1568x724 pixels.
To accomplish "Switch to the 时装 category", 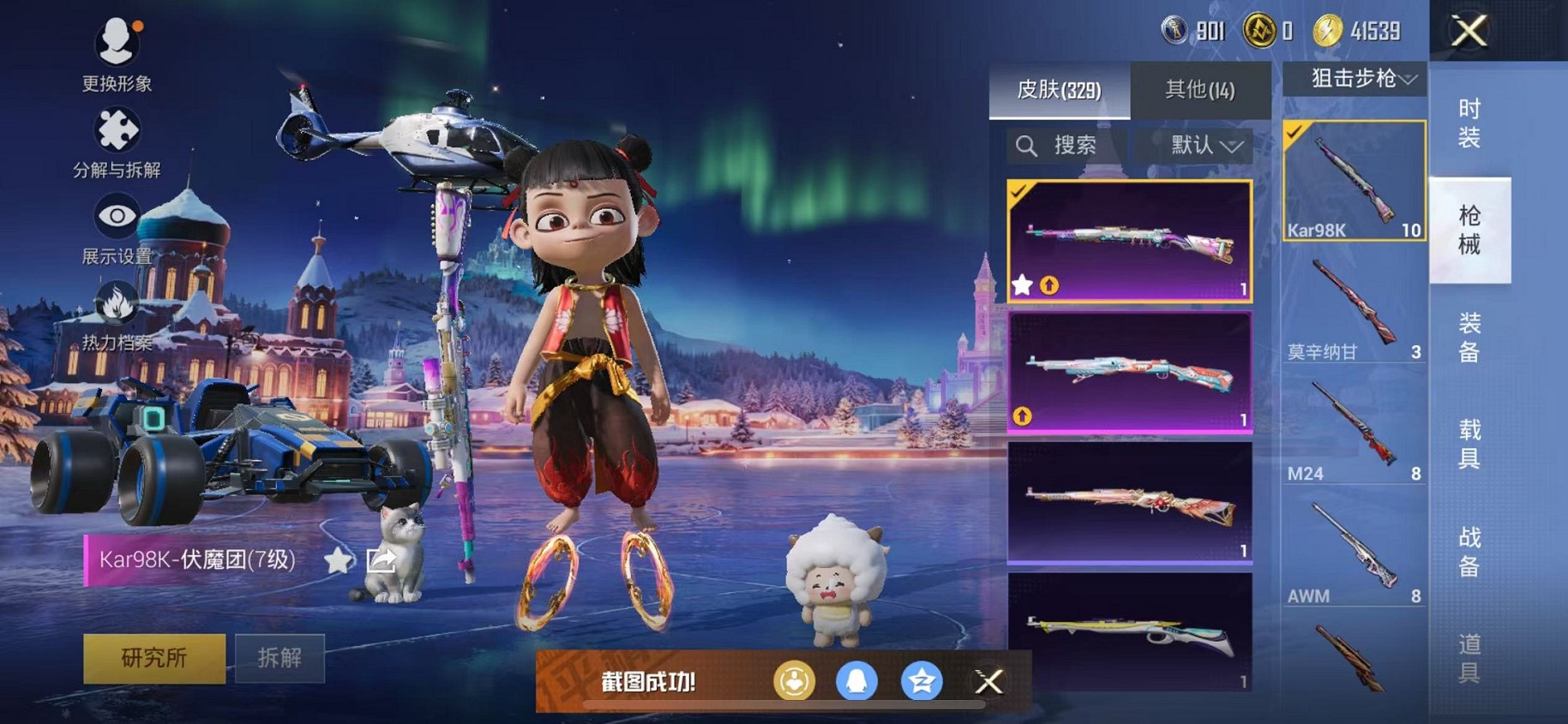I will 1469,123.
